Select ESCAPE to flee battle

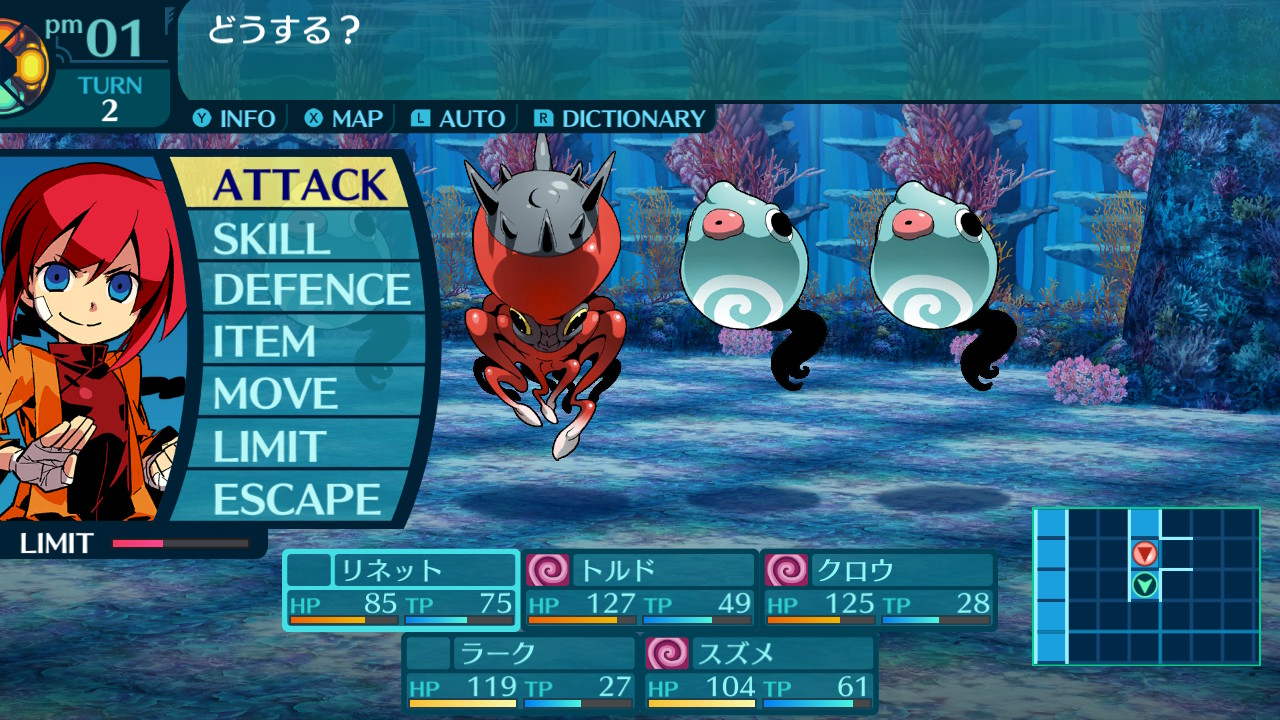[297, 498]
